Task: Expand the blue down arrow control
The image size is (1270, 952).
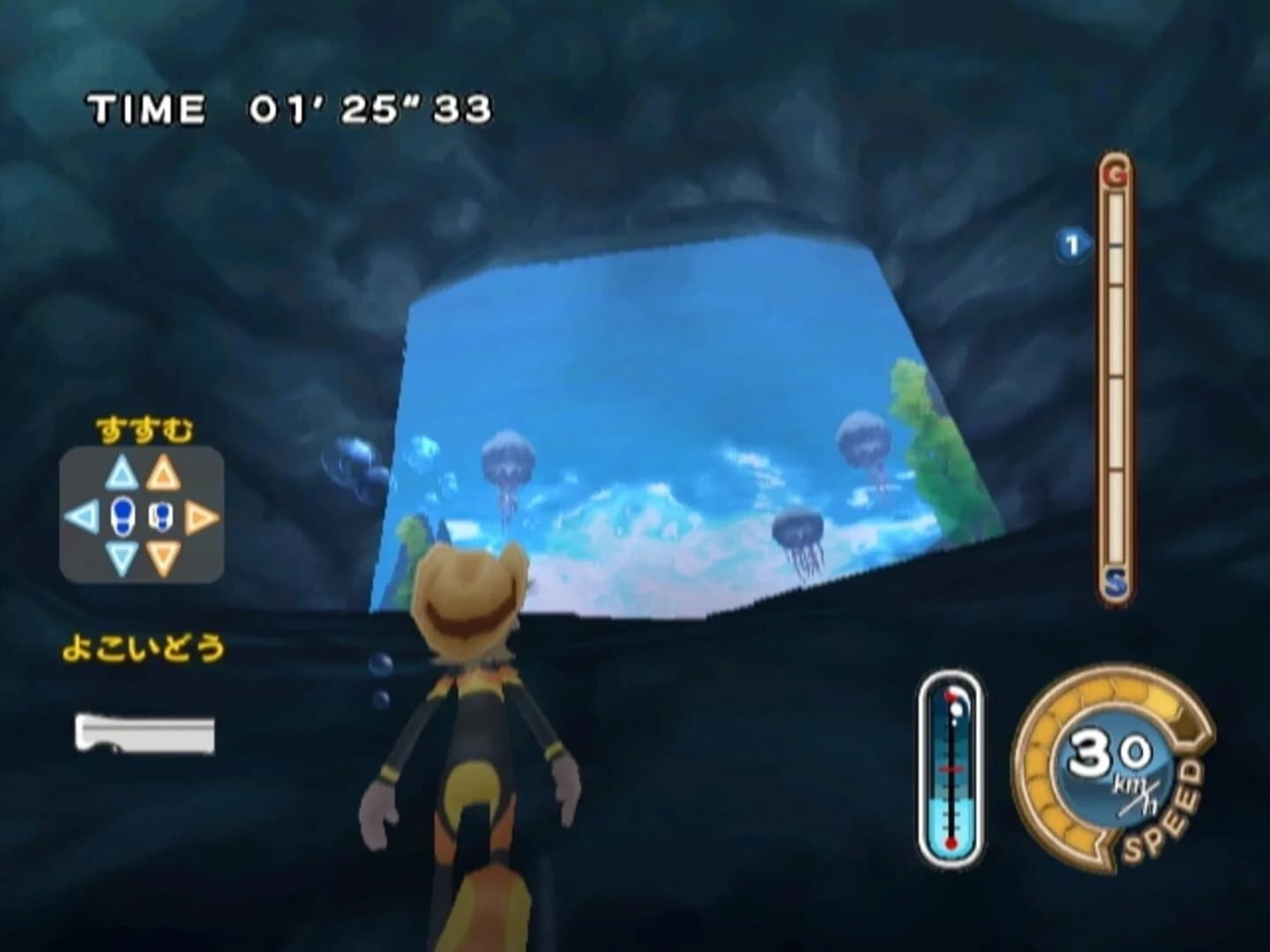Action: pos(121,557)
